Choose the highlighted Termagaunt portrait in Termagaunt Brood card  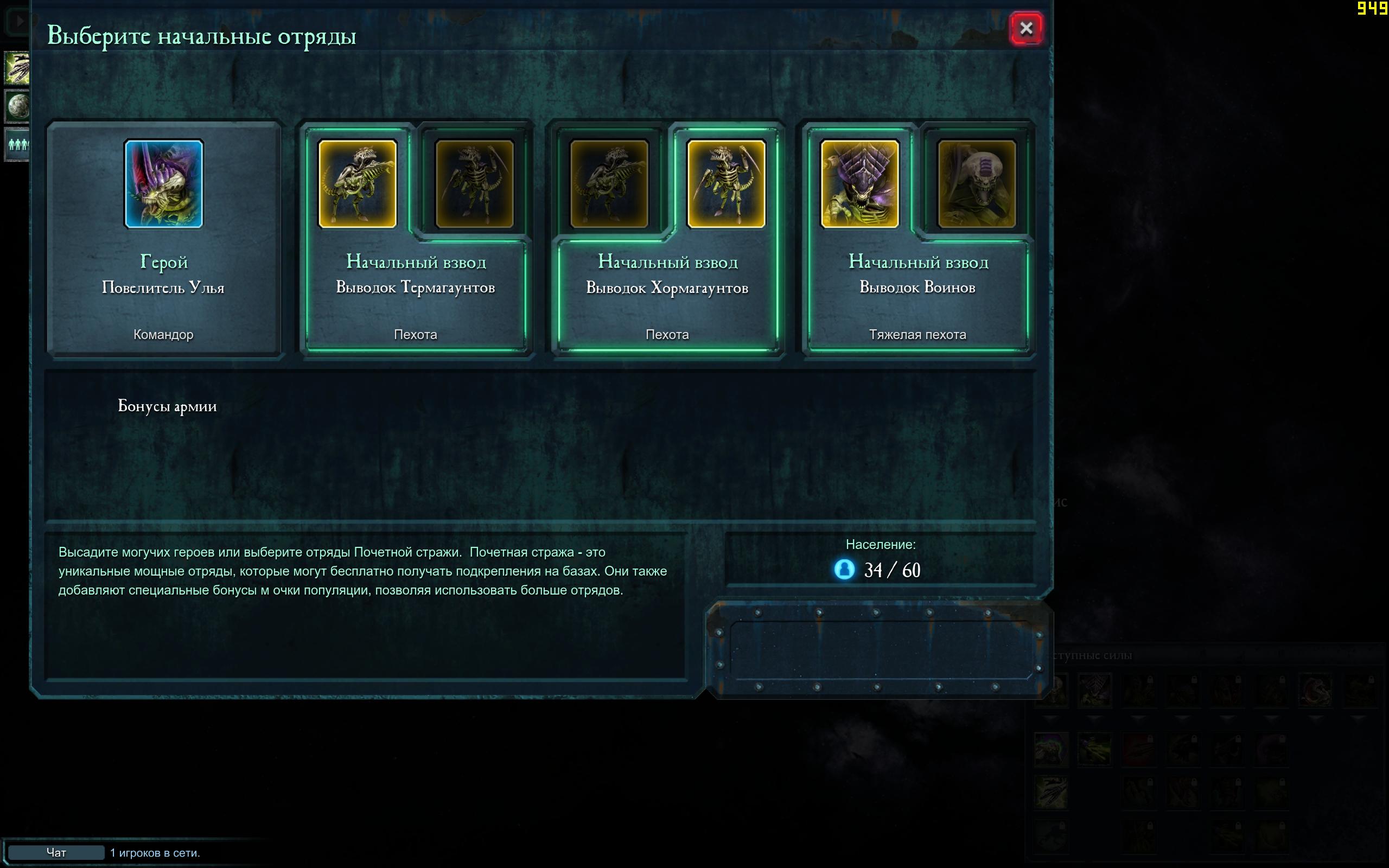click(358, 184)
